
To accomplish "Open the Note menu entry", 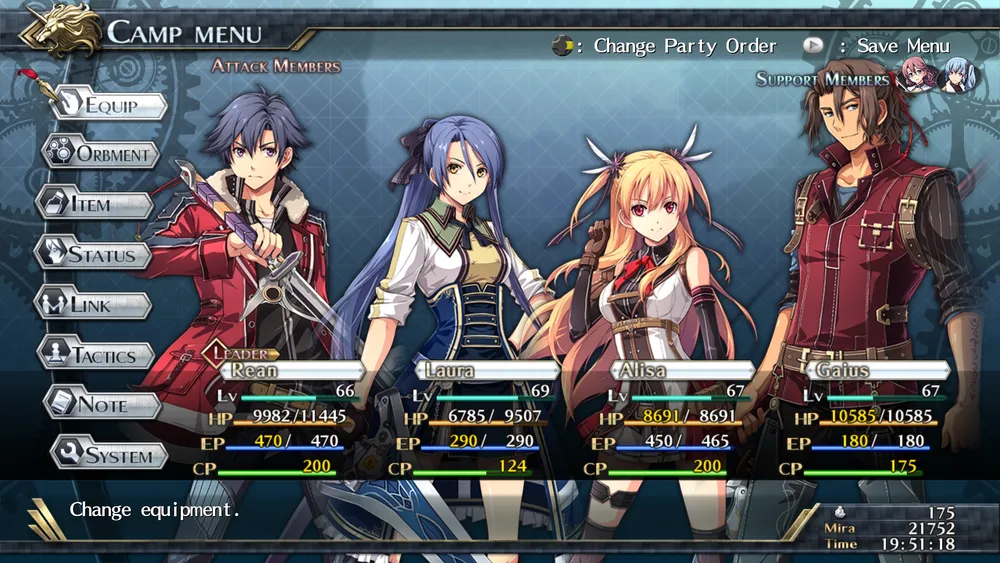I will point(102,405).
